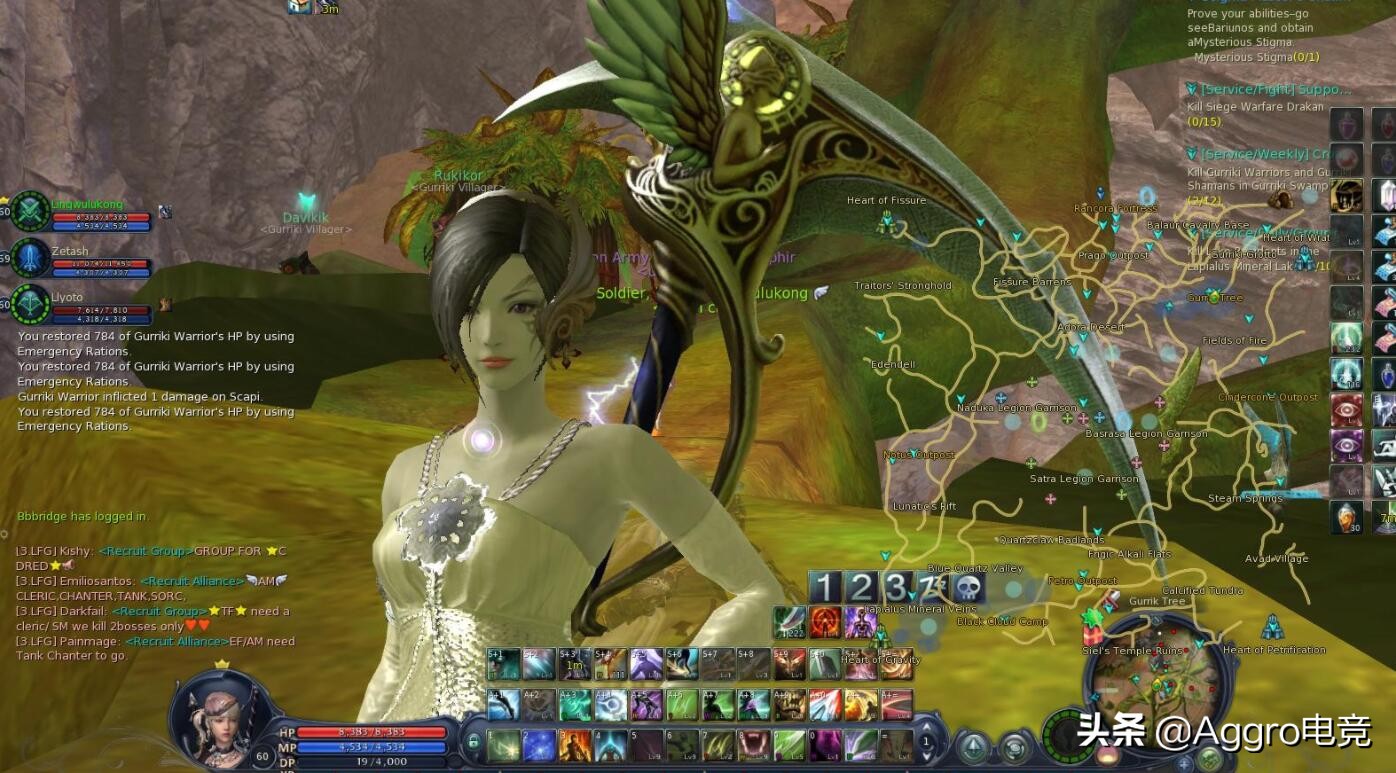Activate the blue starburst skill in slot 2

(x=539, y=745)
